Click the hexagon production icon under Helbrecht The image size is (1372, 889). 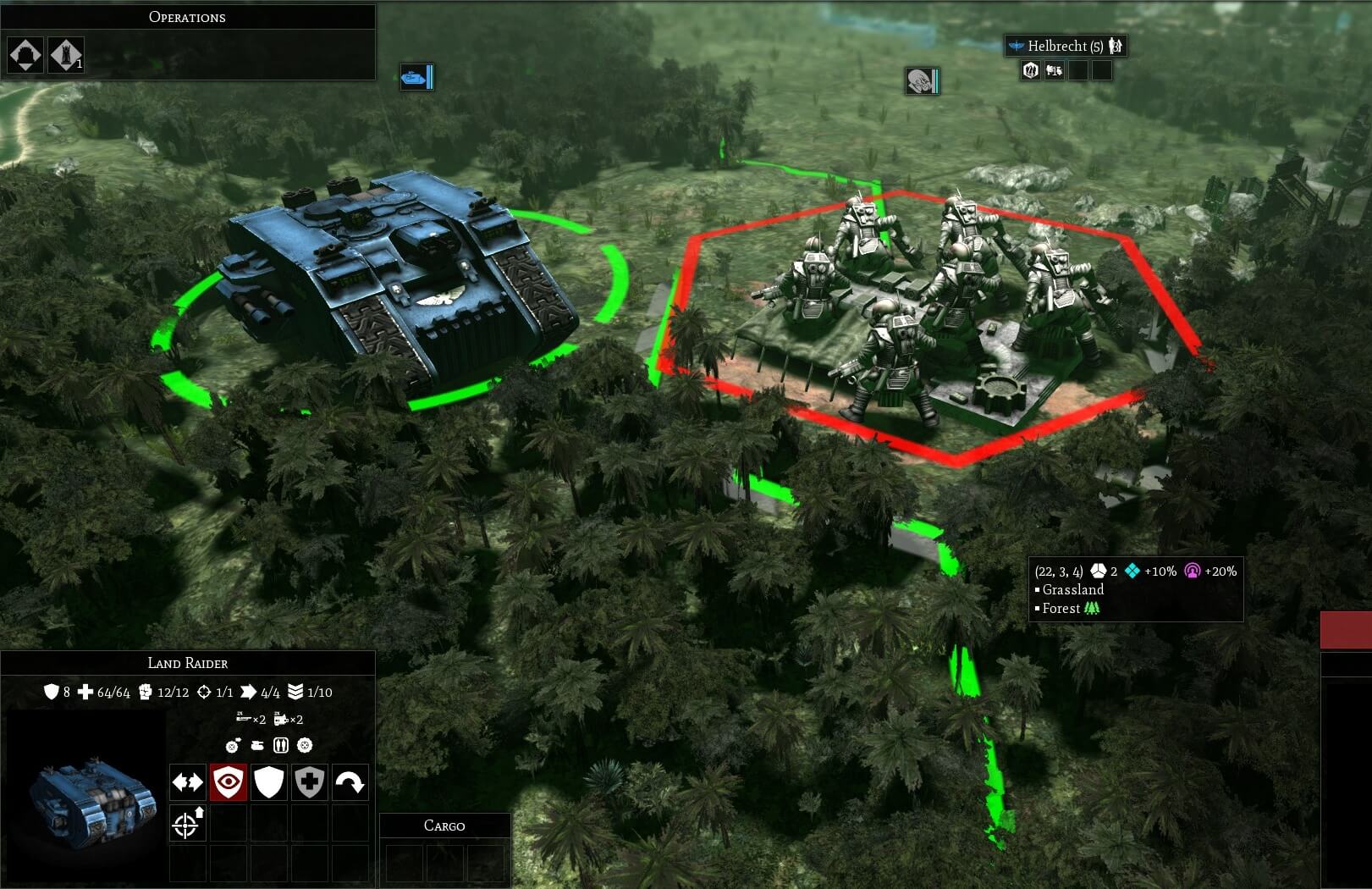(x=1030, y=71)
